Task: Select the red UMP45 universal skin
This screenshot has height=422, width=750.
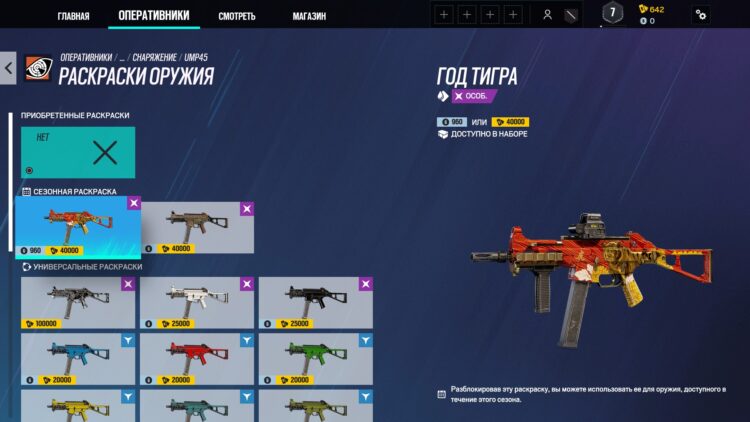Action: coord(197,358)
